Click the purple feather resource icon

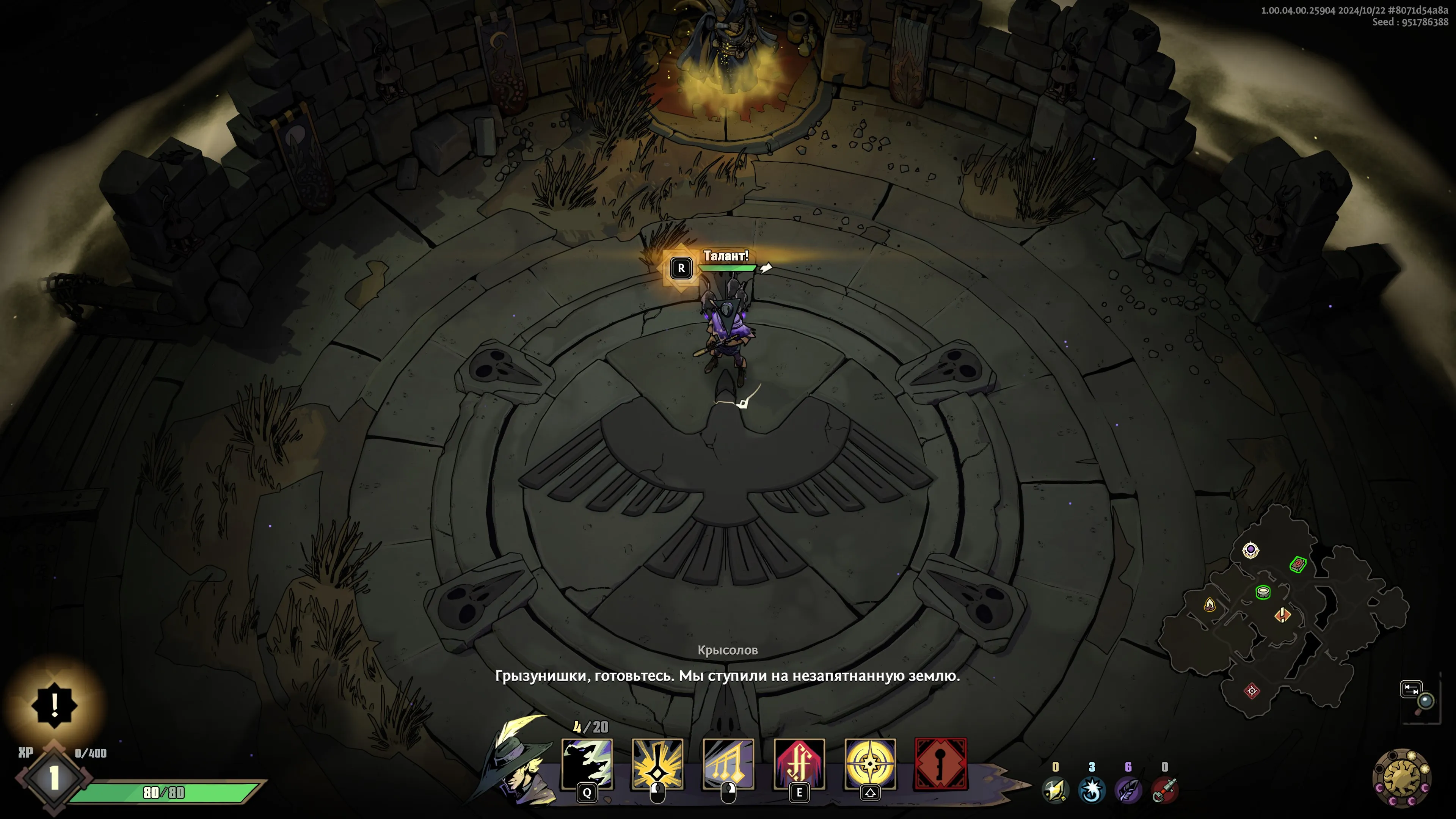(1128, 789)
